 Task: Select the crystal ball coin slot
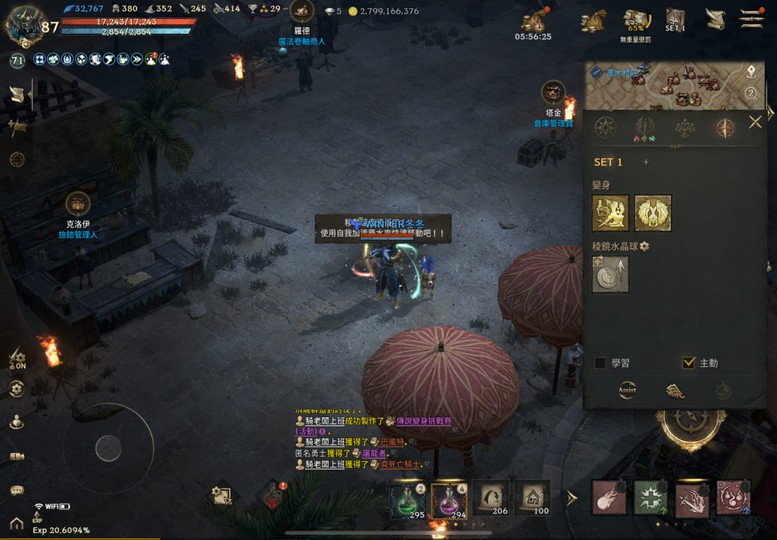610,275
